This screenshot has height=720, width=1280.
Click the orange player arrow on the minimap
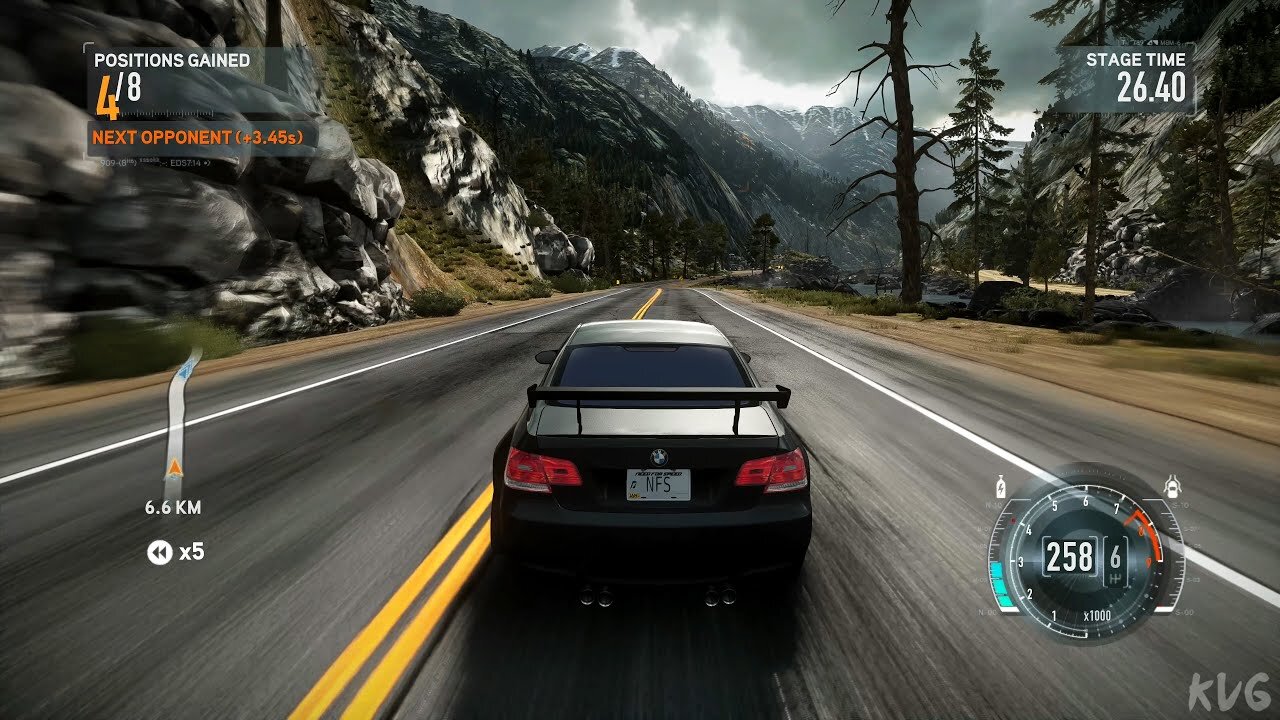coord(175,467)
